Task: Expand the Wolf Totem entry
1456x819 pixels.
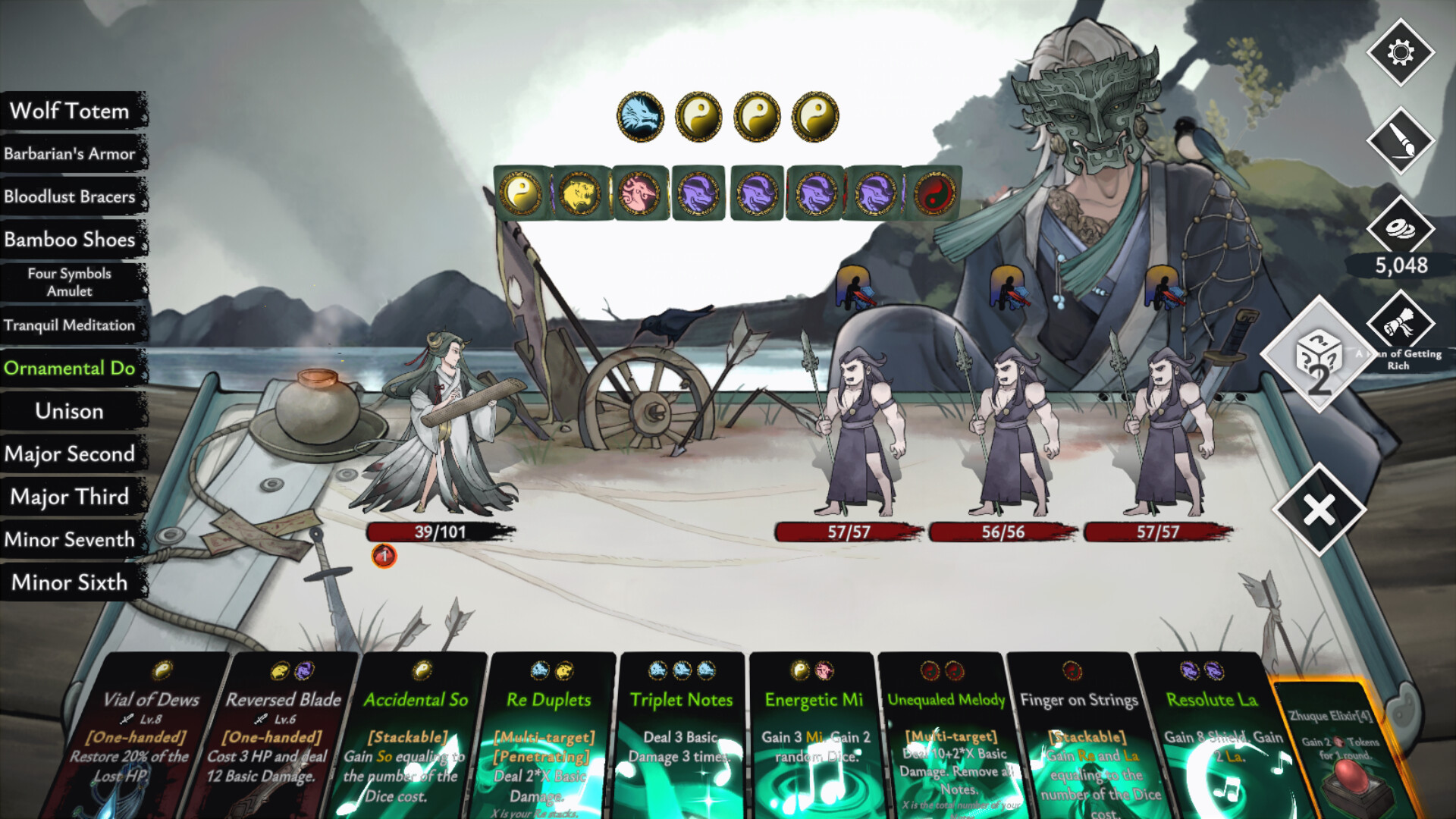Action: (x=69, y=111)
